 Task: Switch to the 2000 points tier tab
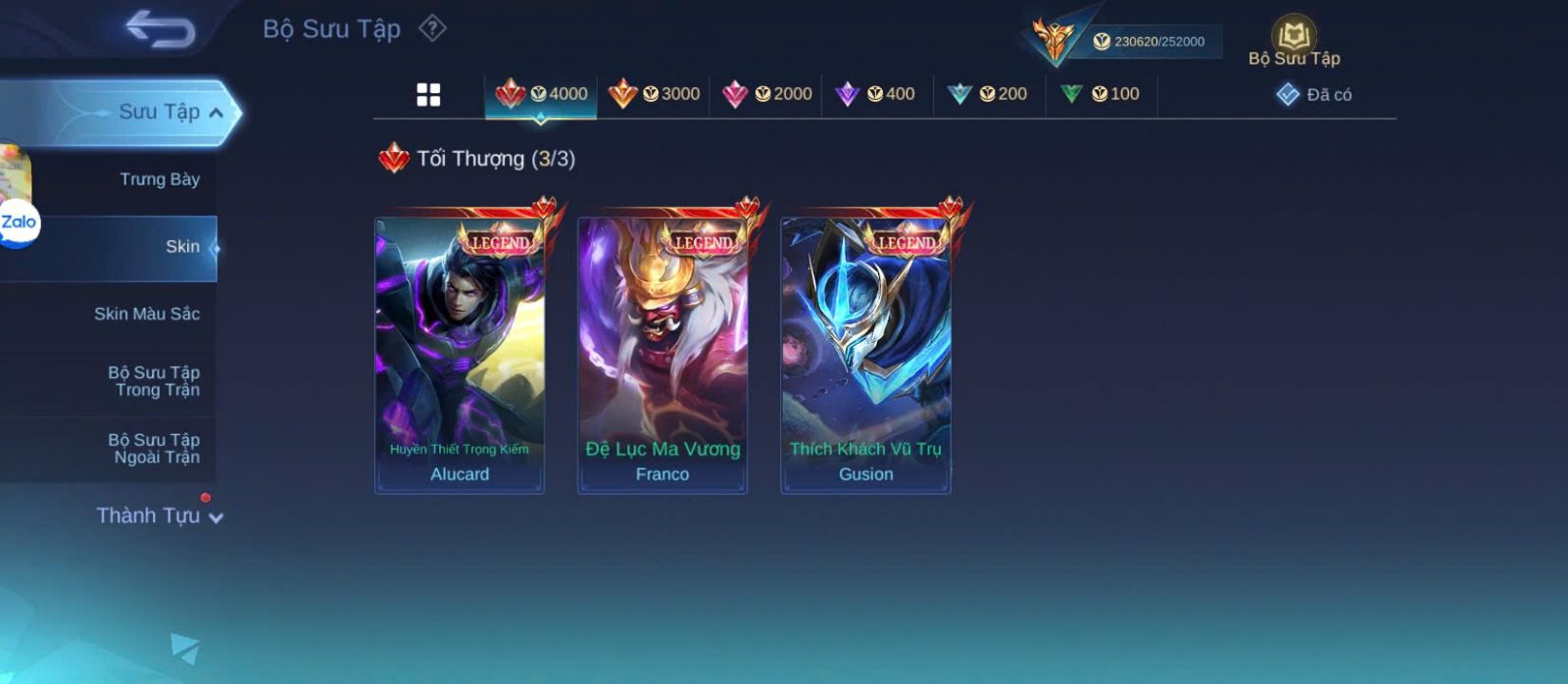[x=766, y=94]
